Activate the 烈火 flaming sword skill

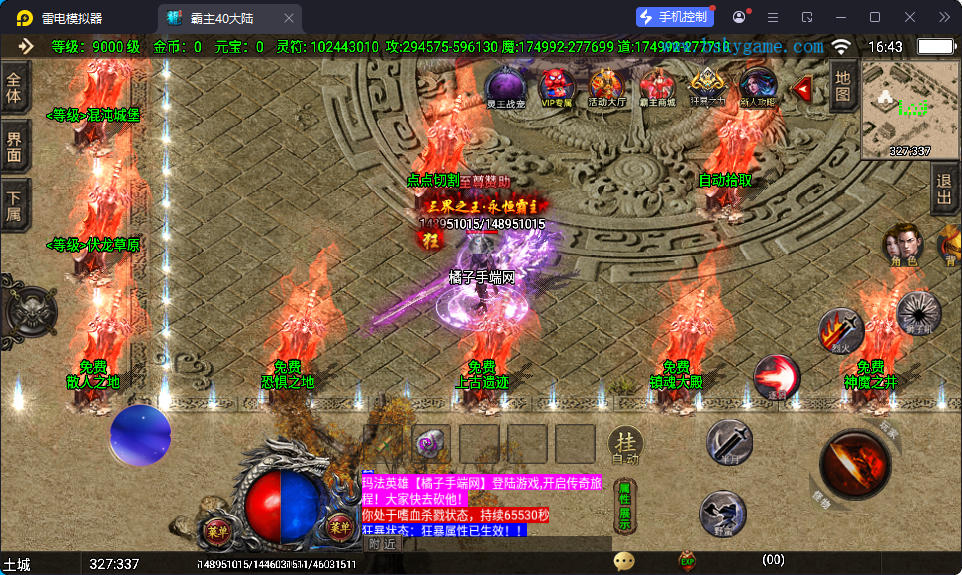pyautogui.click(x=840, y=329)
